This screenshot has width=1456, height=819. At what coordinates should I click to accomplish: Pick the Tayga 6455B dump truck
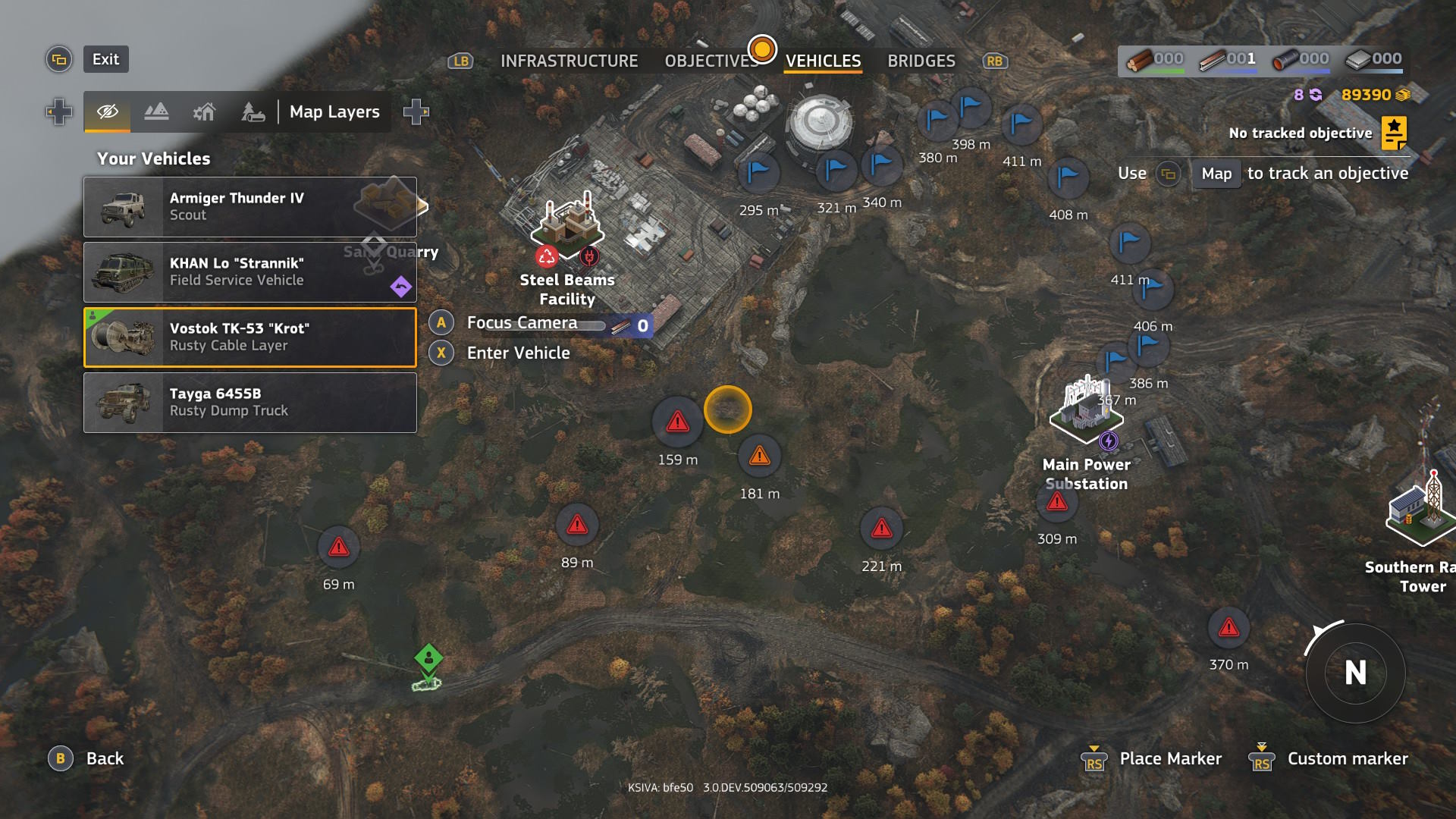pos(250,403)
